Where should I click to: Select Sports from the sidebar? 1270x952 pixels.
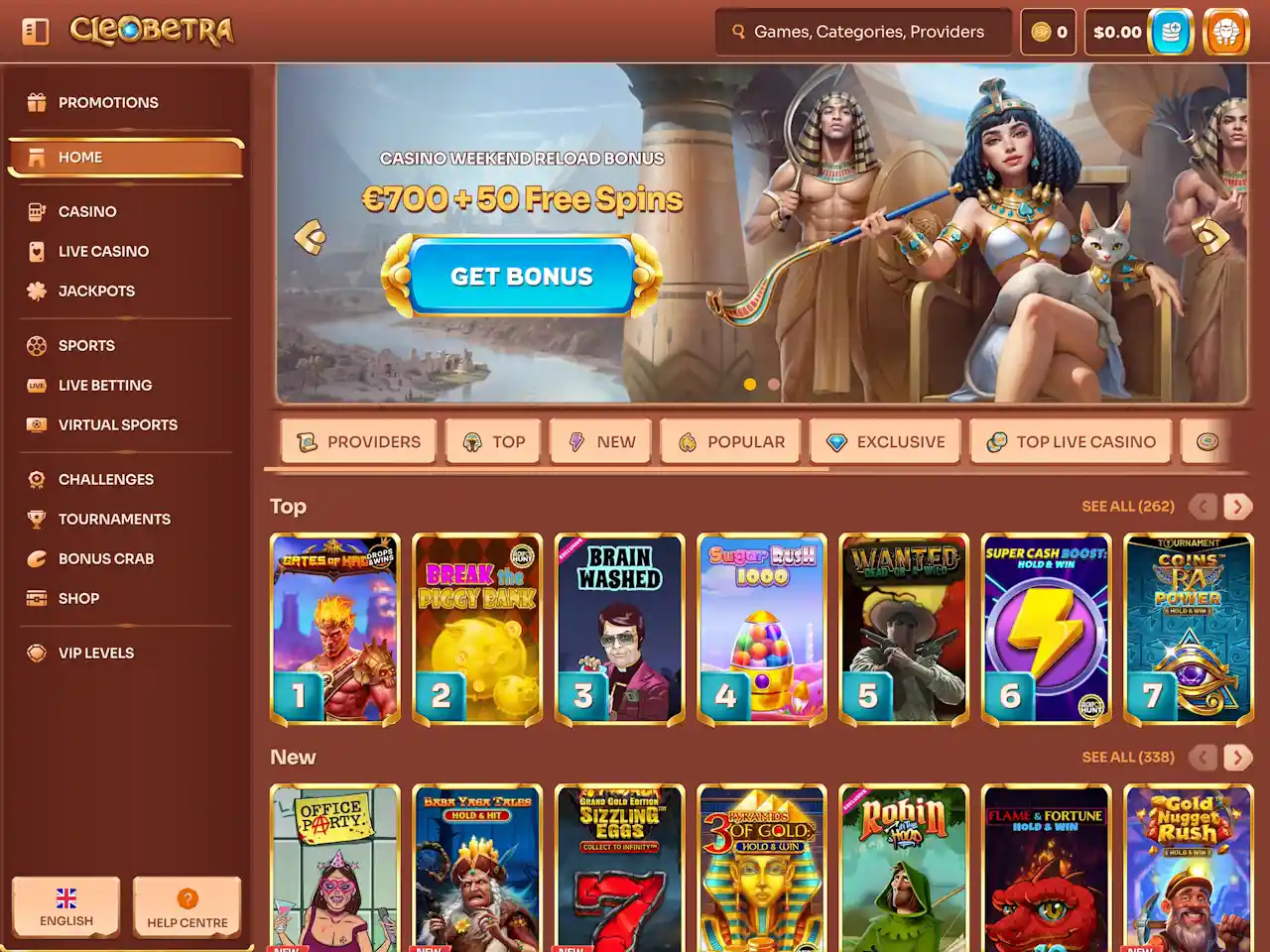86,345
